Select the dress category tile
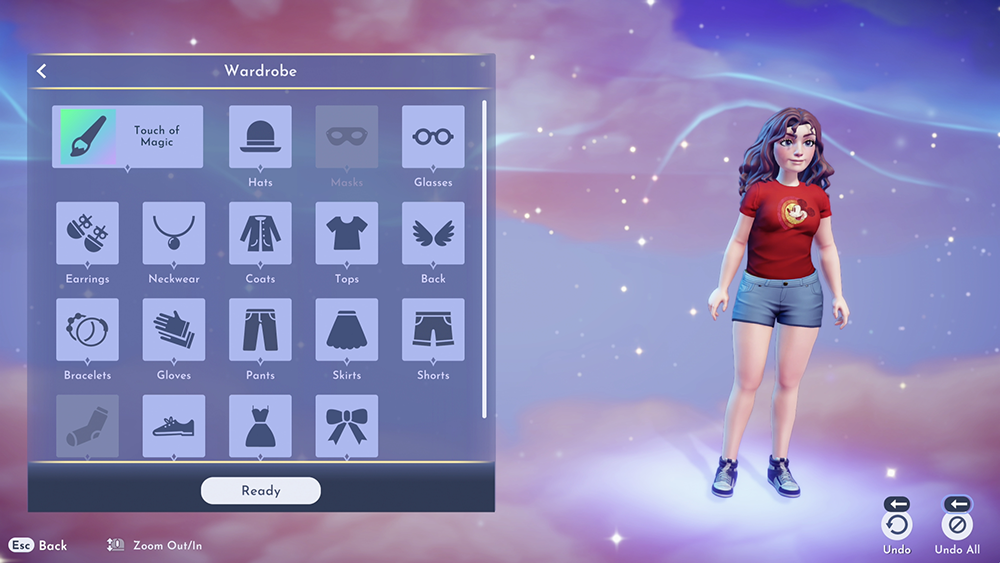The height and width of the screenshot is (563, 1000). click(260, 426)
